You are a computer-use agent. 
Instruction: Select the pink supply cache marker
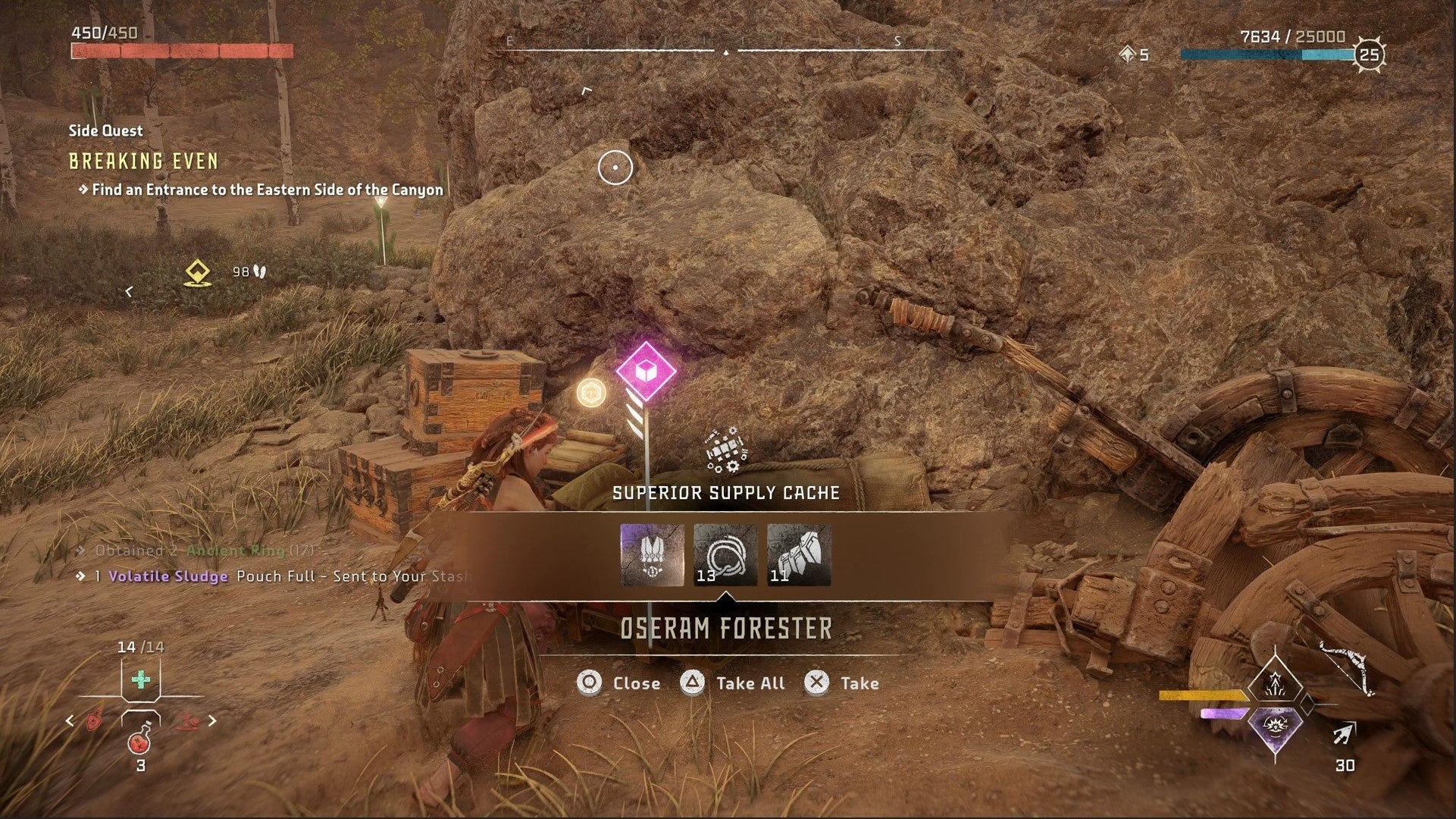click(x=645, y=372)
